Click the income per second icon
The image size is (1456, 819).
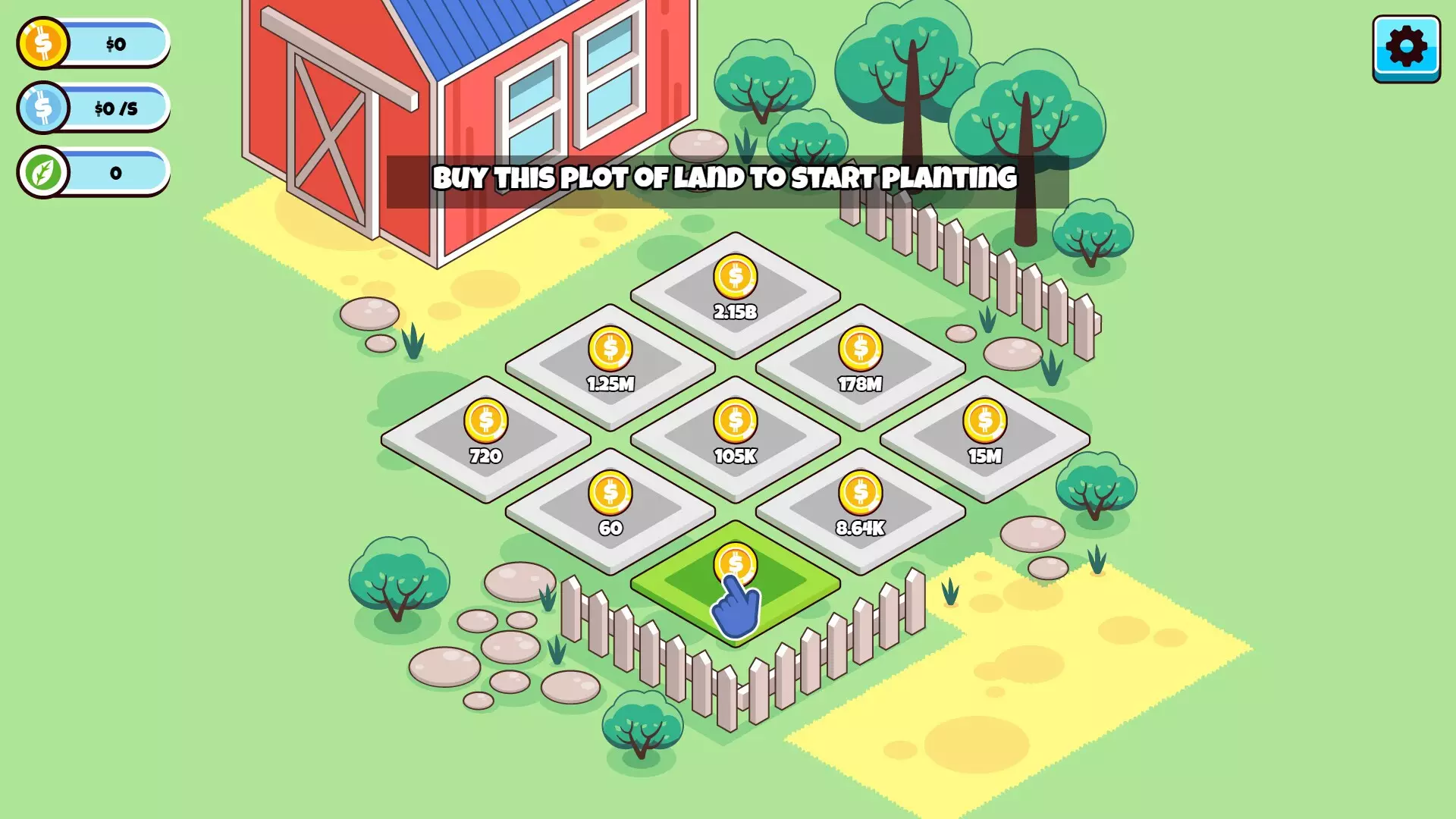click(42, 108)
